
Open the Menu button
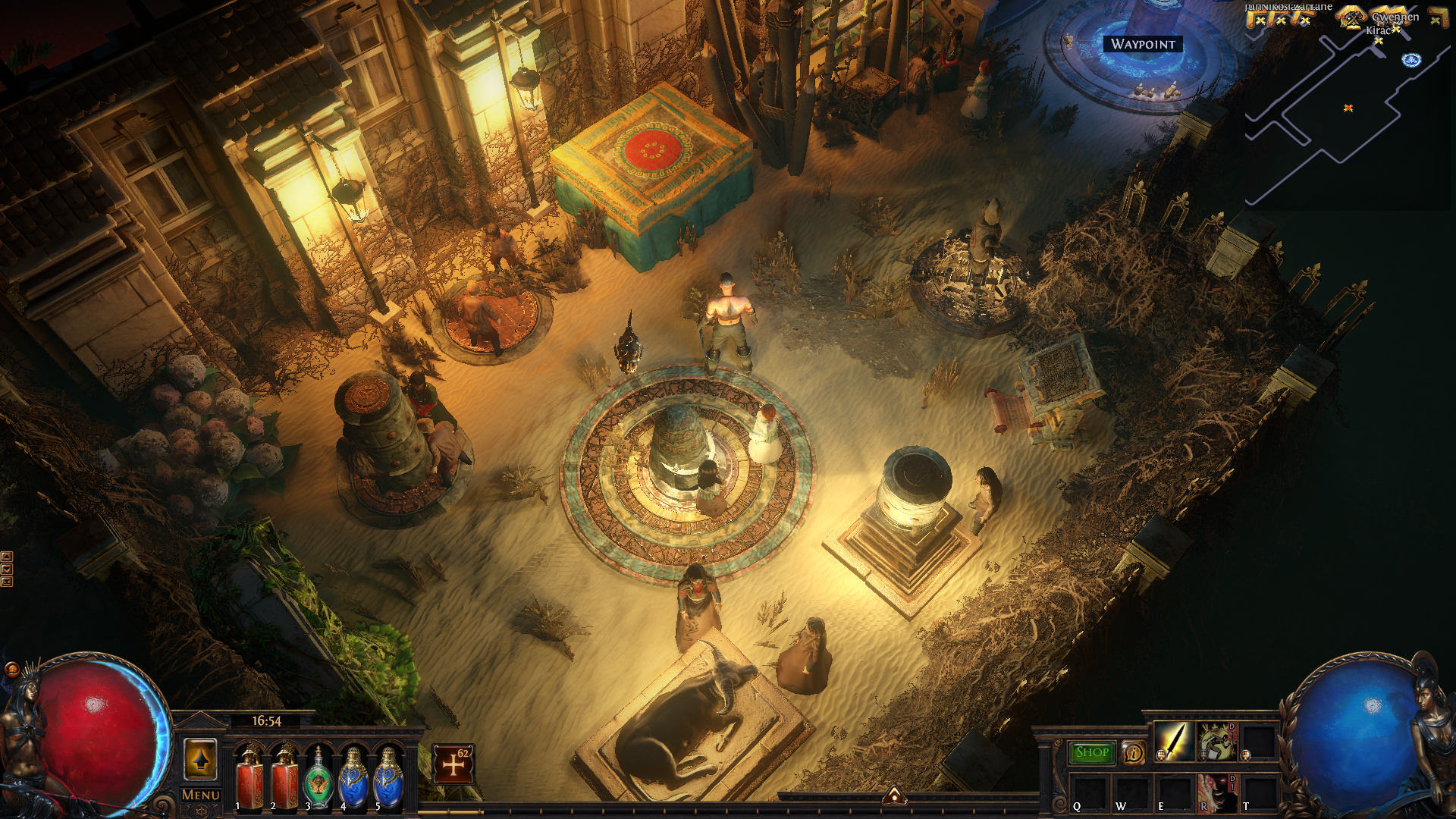(201, 795)
